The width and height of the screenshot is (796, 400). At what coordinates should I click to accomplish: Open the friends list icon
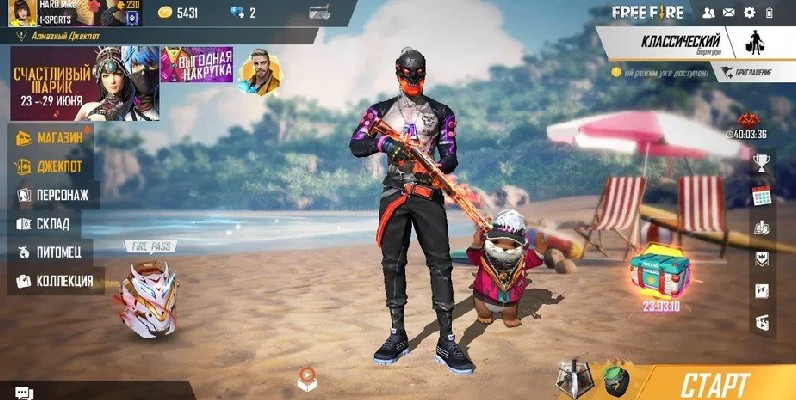click(x=709, y=12)
